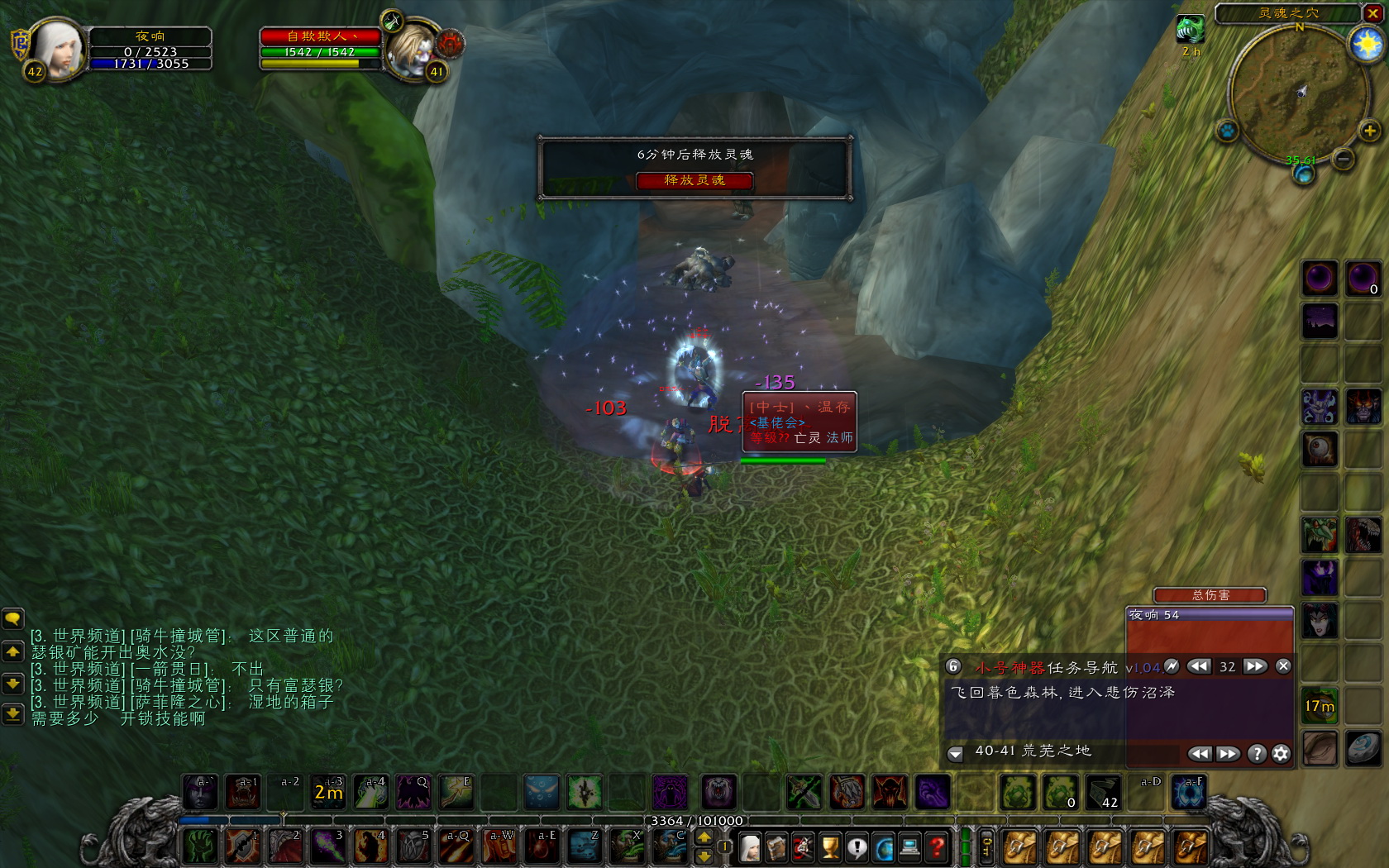This screenshot has width=1389, height=868.
Task: Expand the 40-41 荒芜之地 section triangle
Action: point(955,753)
